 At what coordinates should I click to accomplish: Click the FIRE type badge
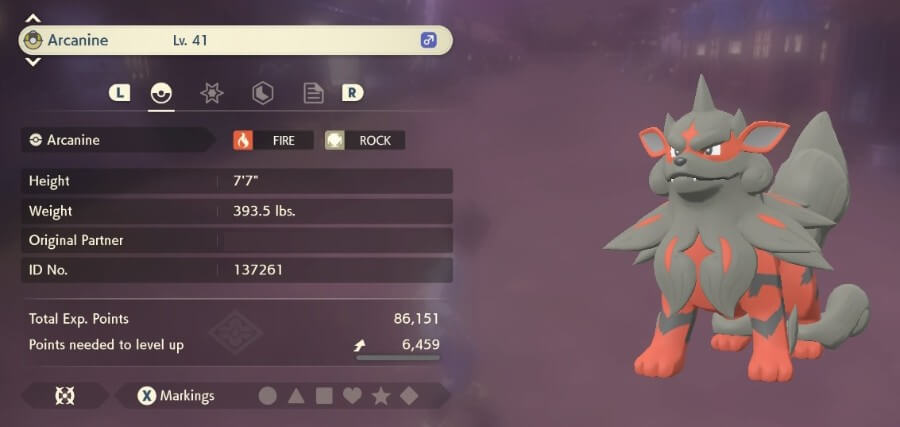[x=272, y=140]
